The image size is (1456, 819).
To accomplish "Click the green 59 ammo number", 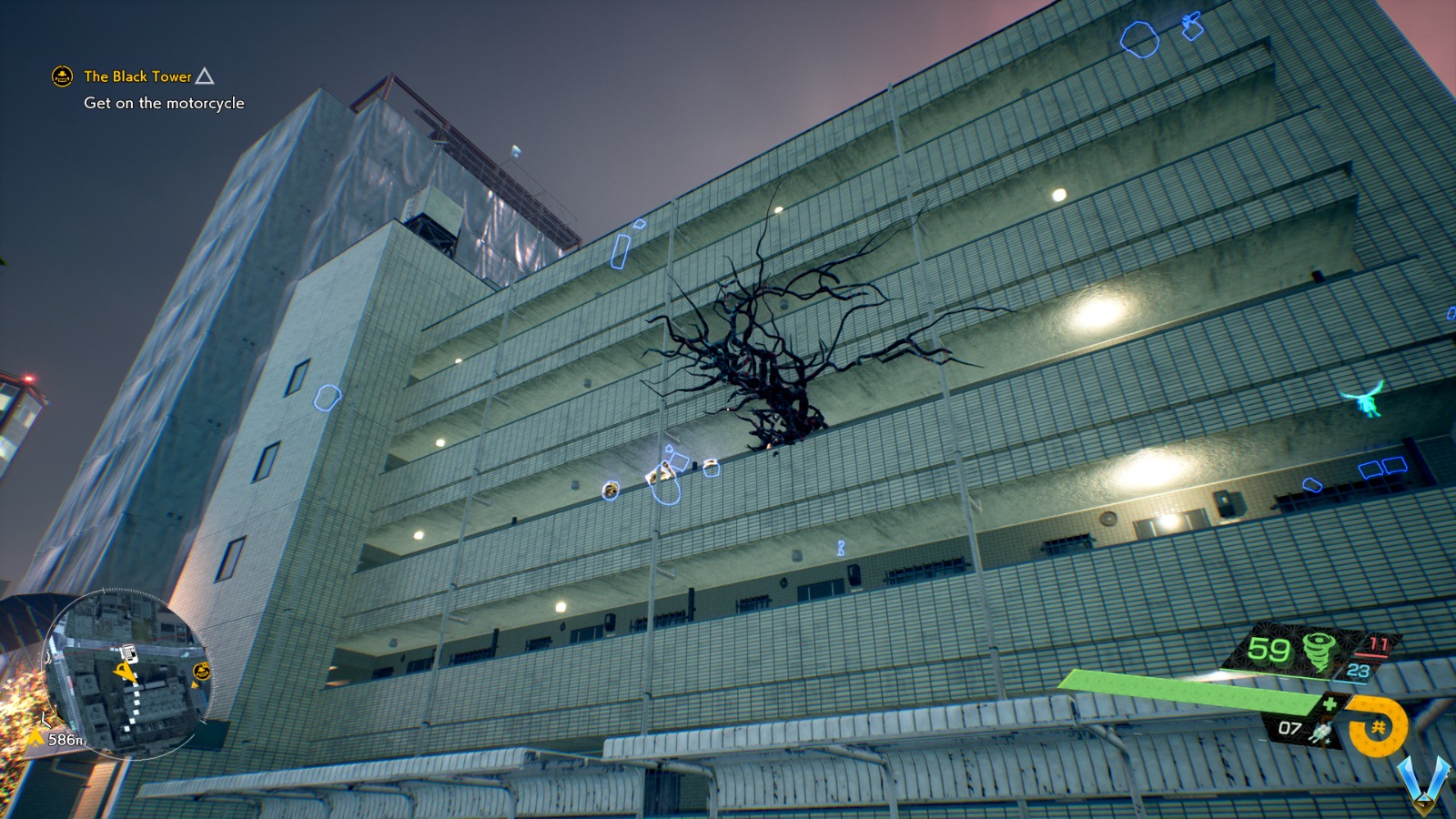I will [1268, 649].
